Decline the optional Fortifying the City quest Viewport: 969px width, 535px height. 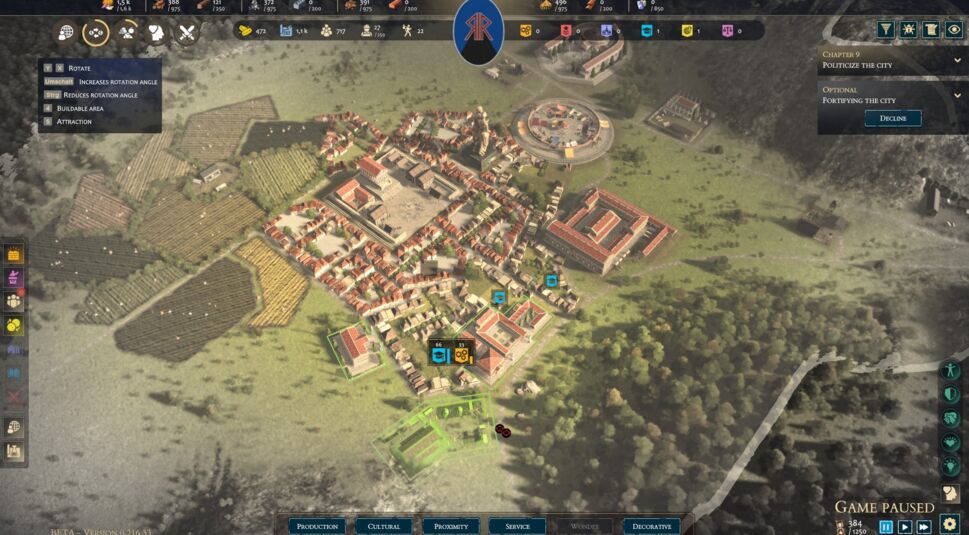point(892,118)
